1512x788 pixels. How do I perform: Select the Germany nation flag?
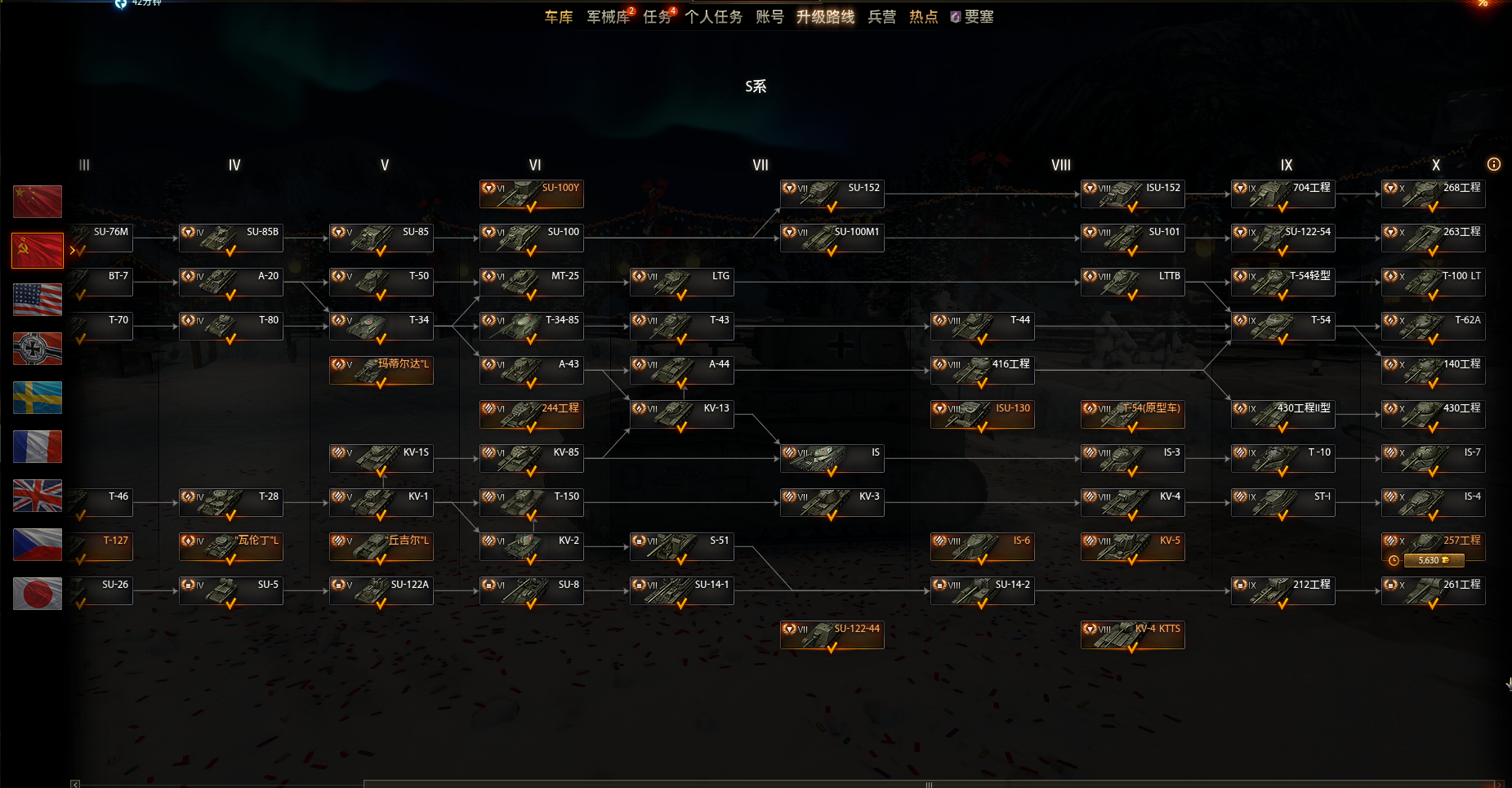[x=38, y=349]
